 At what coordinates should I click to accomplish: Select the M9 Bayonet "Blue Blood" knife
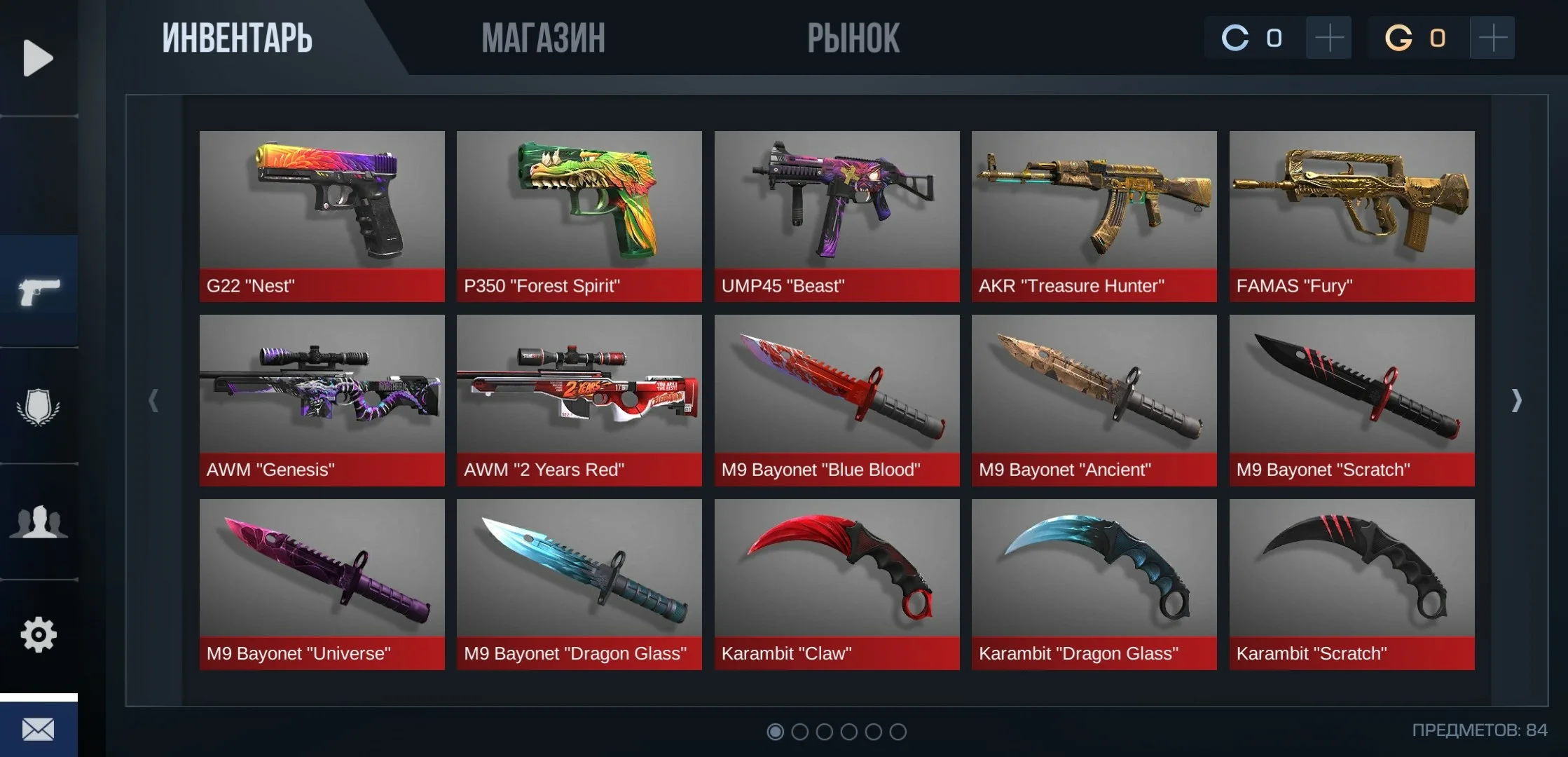tap(837, 400)
